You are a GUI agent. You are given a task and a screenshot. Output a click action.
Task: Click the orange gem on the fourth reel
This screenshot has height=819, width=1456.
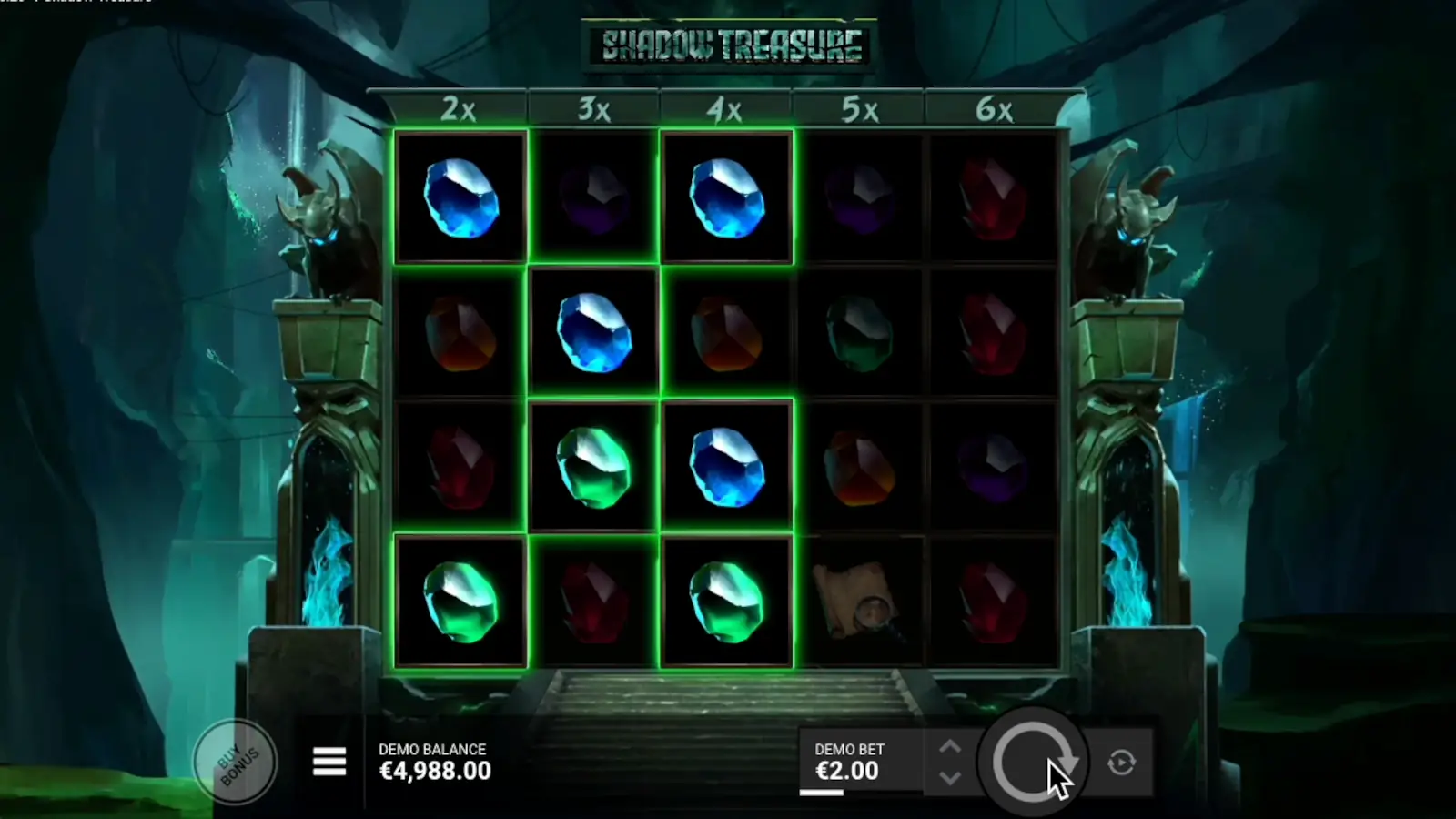[862, 464]
